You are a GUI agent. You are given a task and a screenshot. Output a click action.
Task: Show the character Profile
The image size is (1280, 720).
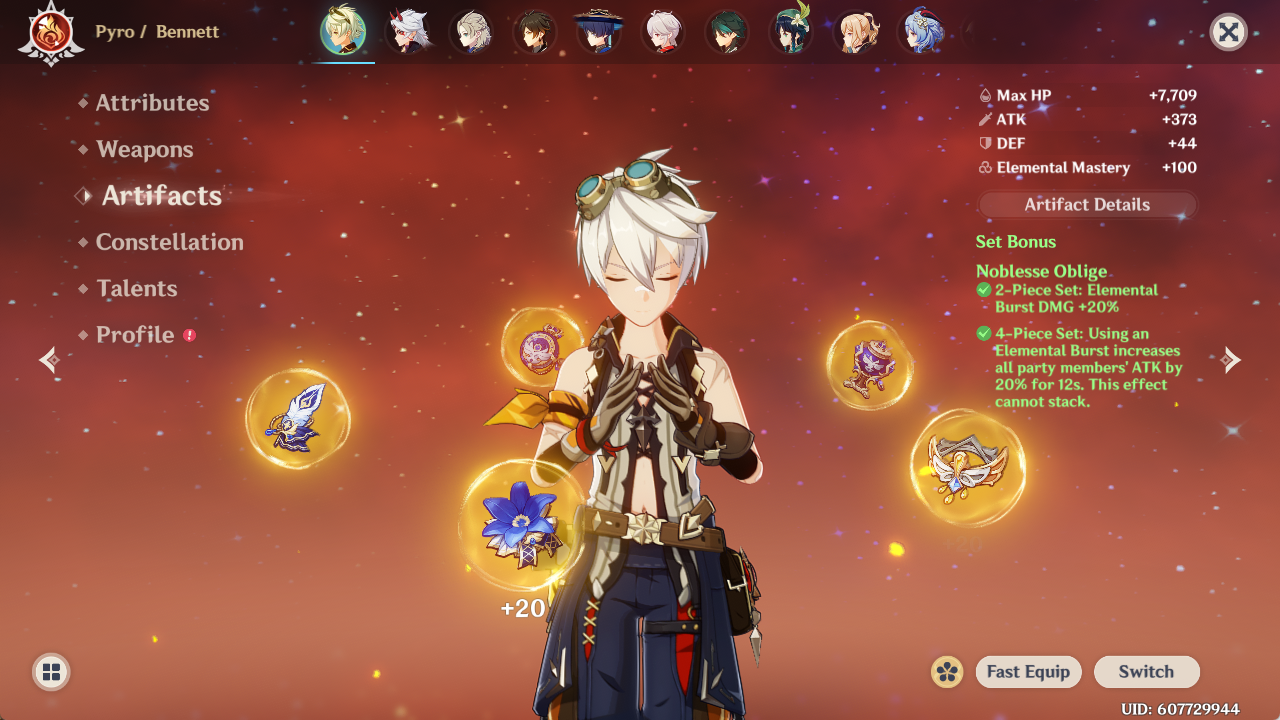click(135, 335)
